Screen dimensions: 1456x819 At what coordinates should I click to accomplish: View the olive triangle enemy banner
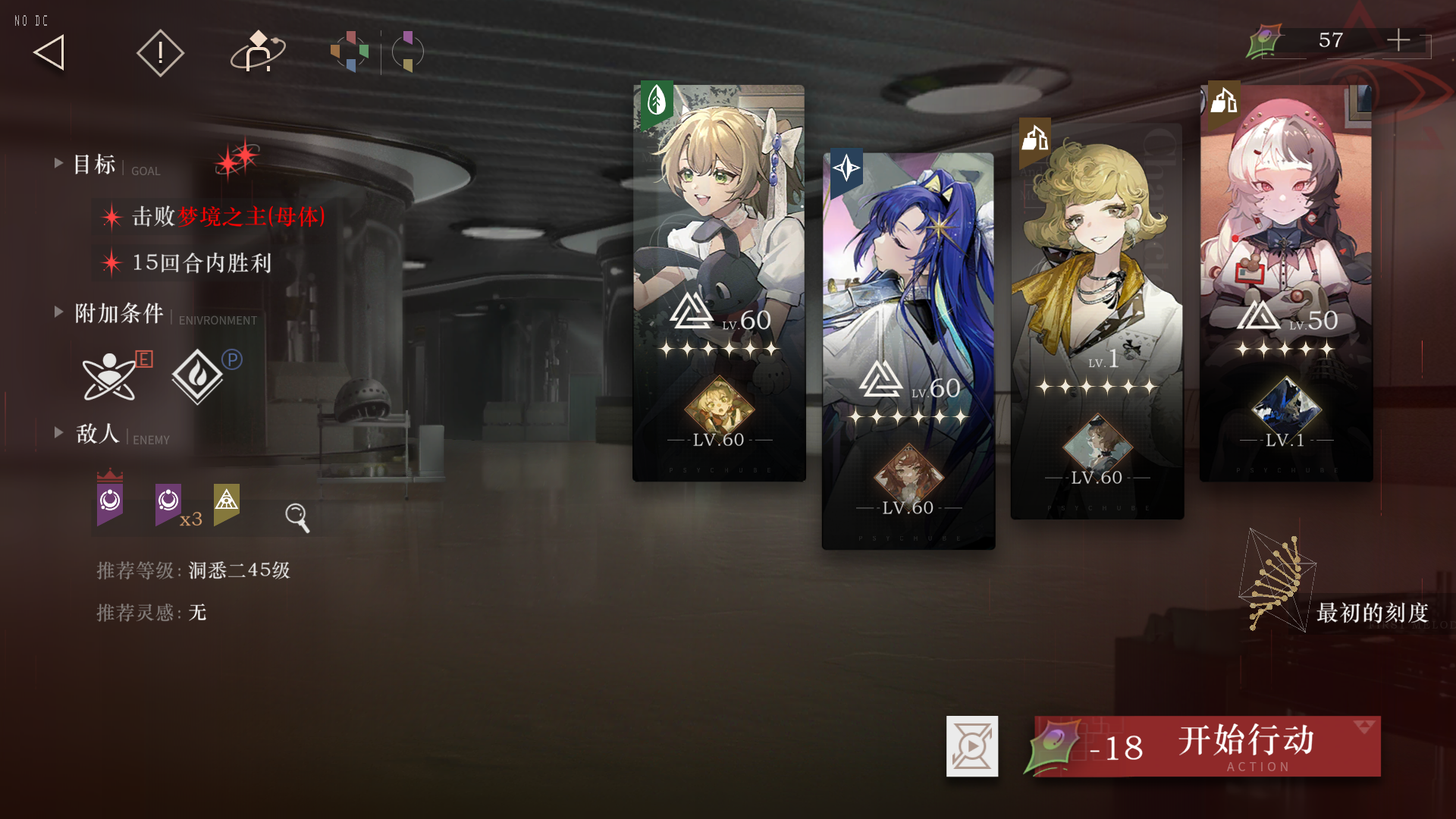click(x=226, y=502)
